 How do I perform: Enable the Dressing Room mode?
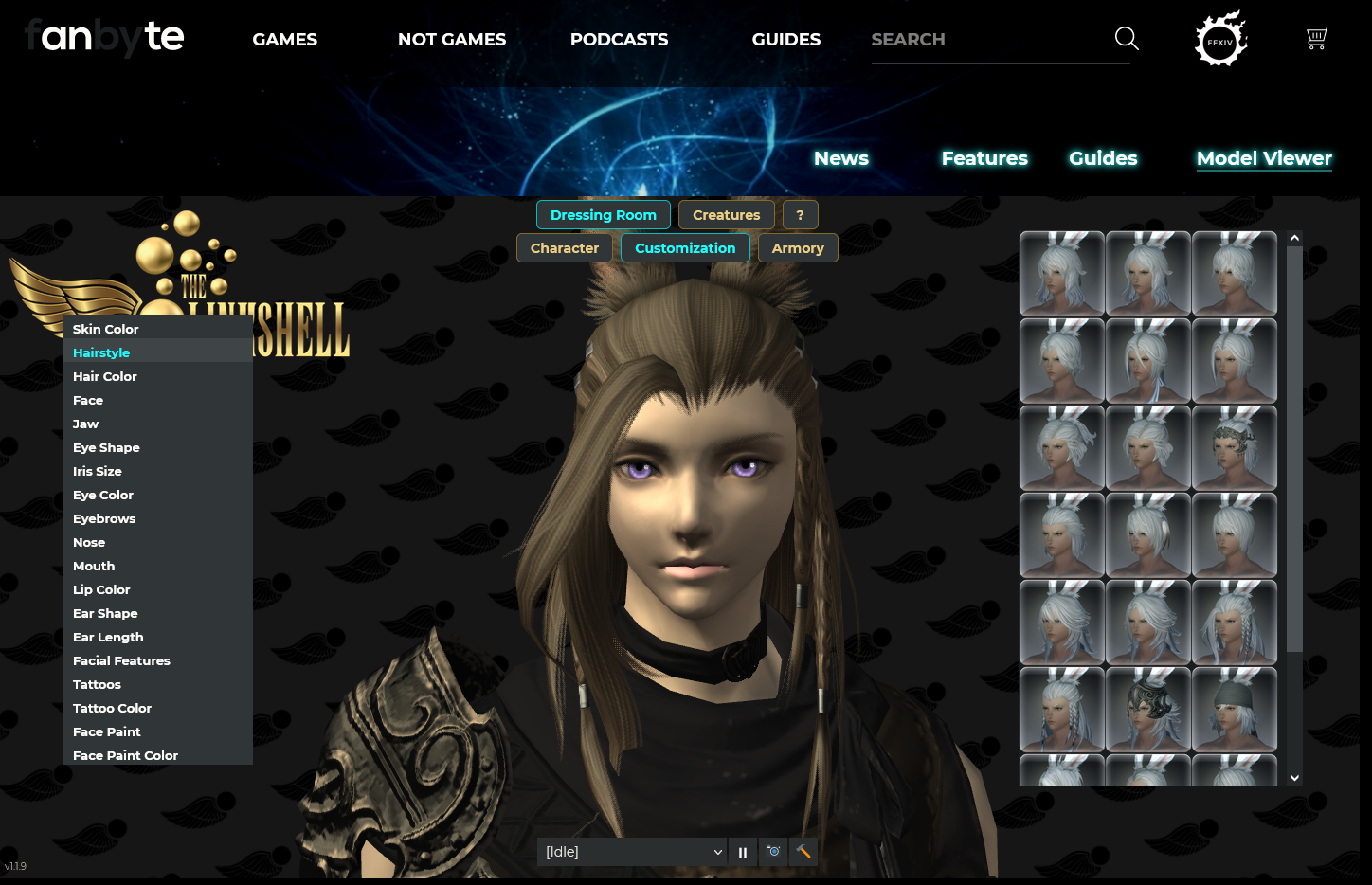[x=604, y=214]
